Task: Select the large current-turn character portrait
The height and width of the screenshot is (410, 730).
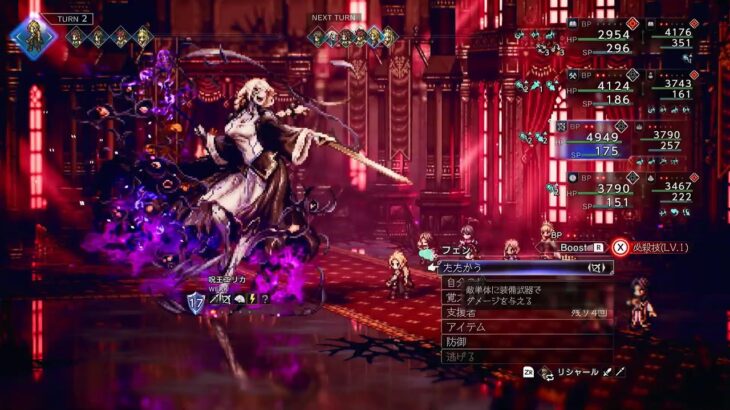Action: pyautogui.click(x=32, y=34)
